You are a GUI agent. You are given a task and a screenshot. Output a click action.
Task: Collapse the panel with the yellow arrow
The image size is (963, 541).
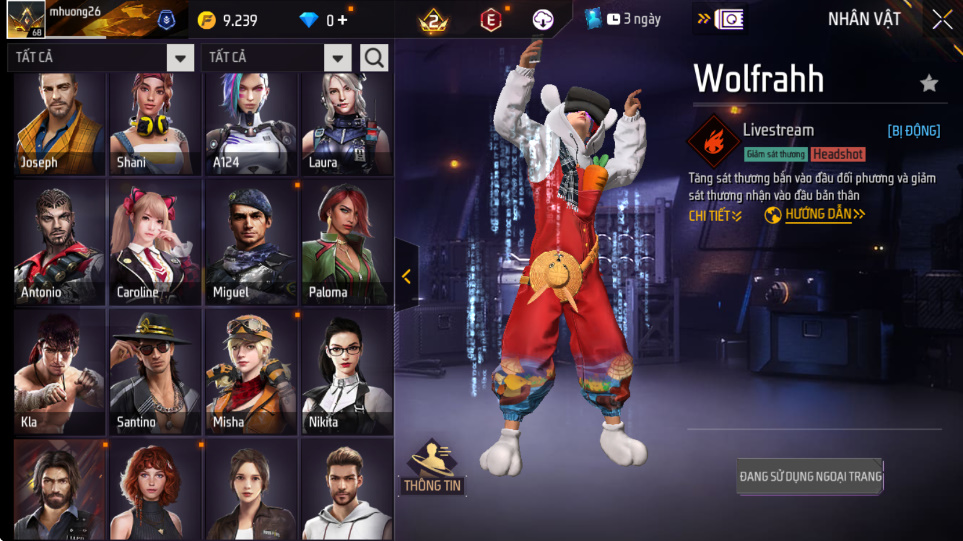pyautogui.click(x=406, y=277)
